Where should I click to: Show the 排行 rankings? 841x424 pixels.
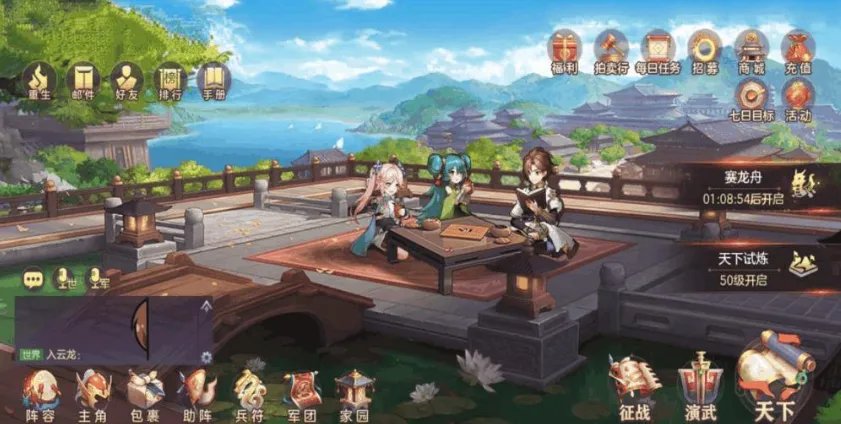(x=170, y=81)
